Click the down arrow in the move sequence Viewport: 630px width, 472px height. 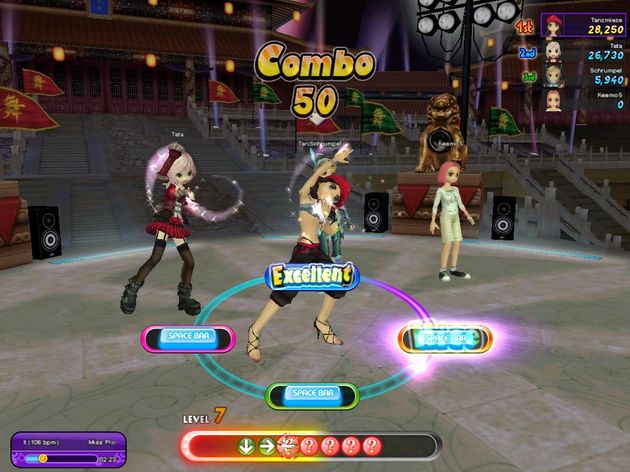246,446
